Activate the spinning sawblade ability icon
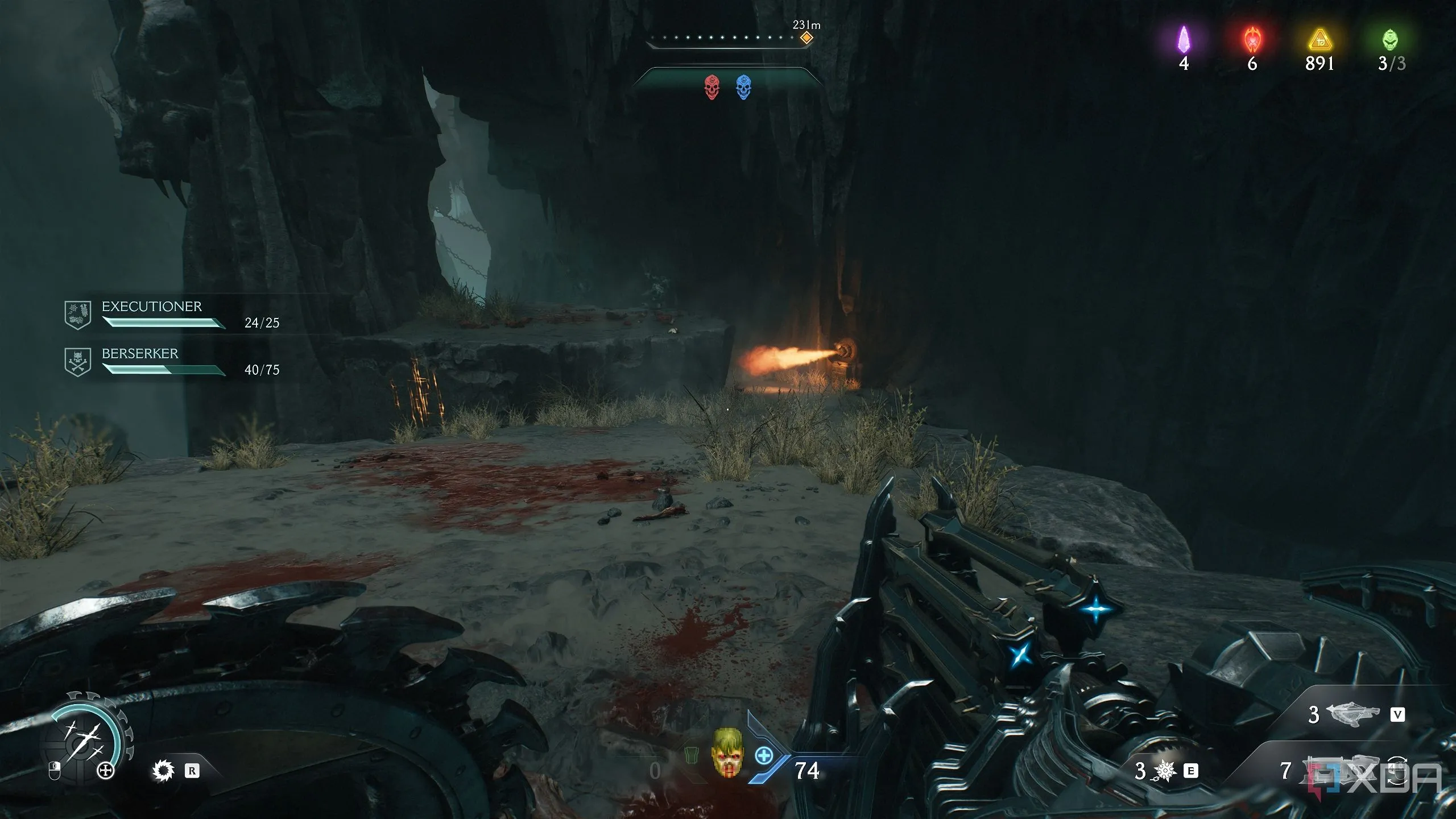The height and width of the screenshot is (819, 1456). pyautogui.click(x=164, y=771)
